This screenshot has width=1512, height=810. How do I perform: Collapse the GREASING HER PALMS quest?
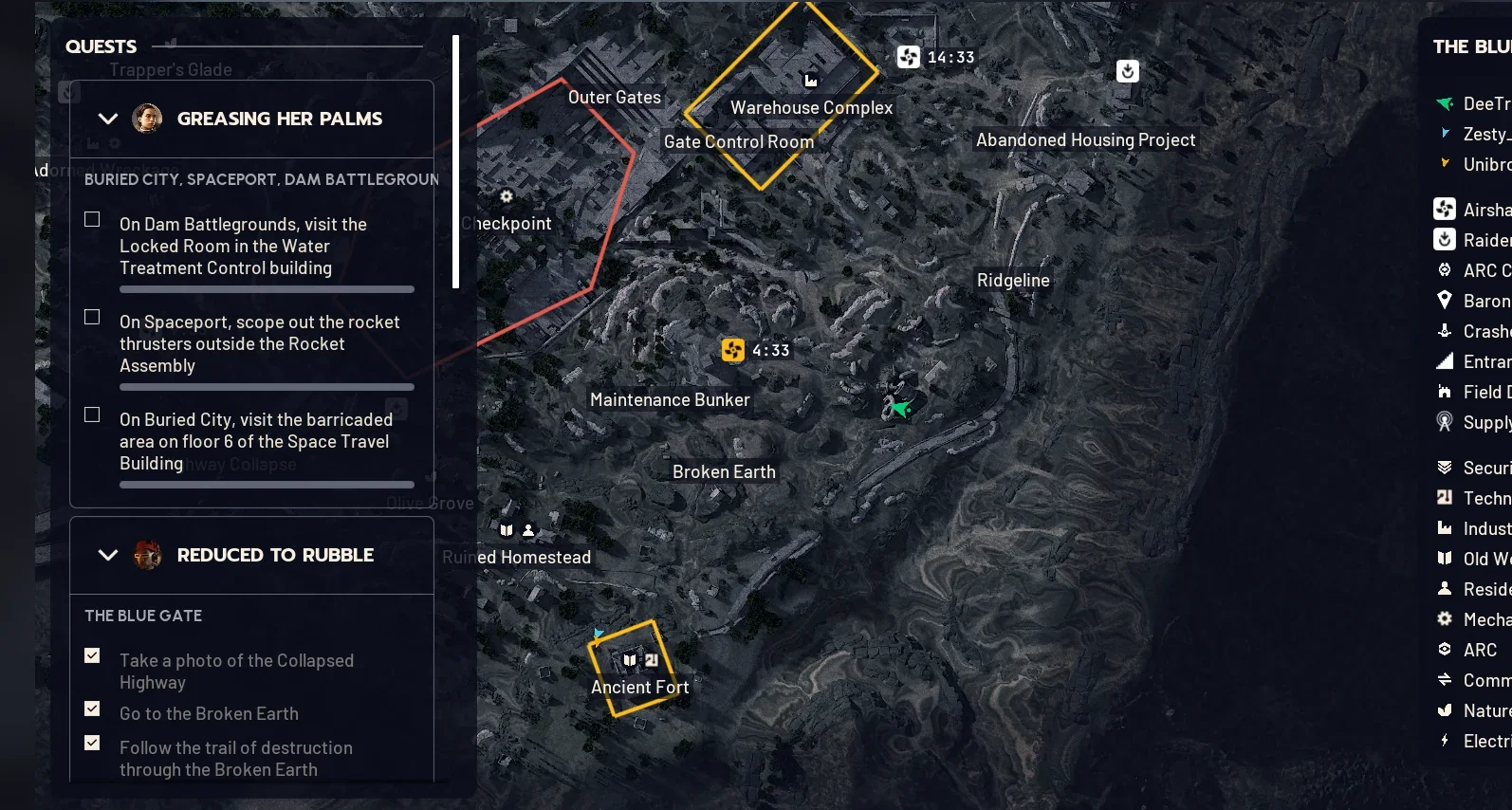pos(107,119)
